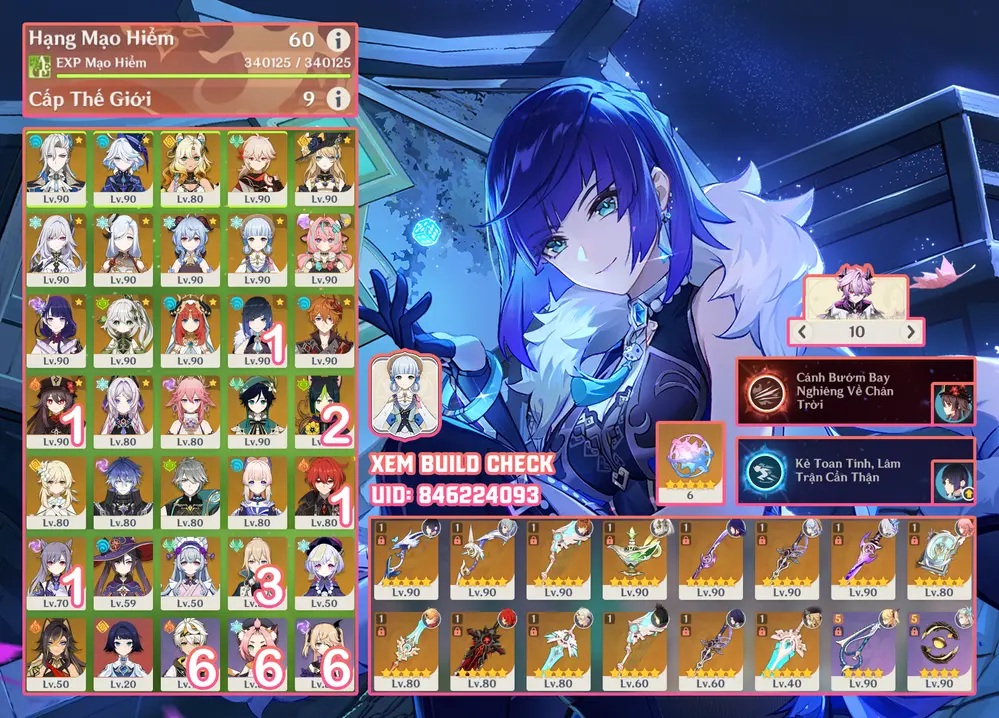Select the framed book catalyst at Lv.80
999x718 pixels.
[939, 558]
